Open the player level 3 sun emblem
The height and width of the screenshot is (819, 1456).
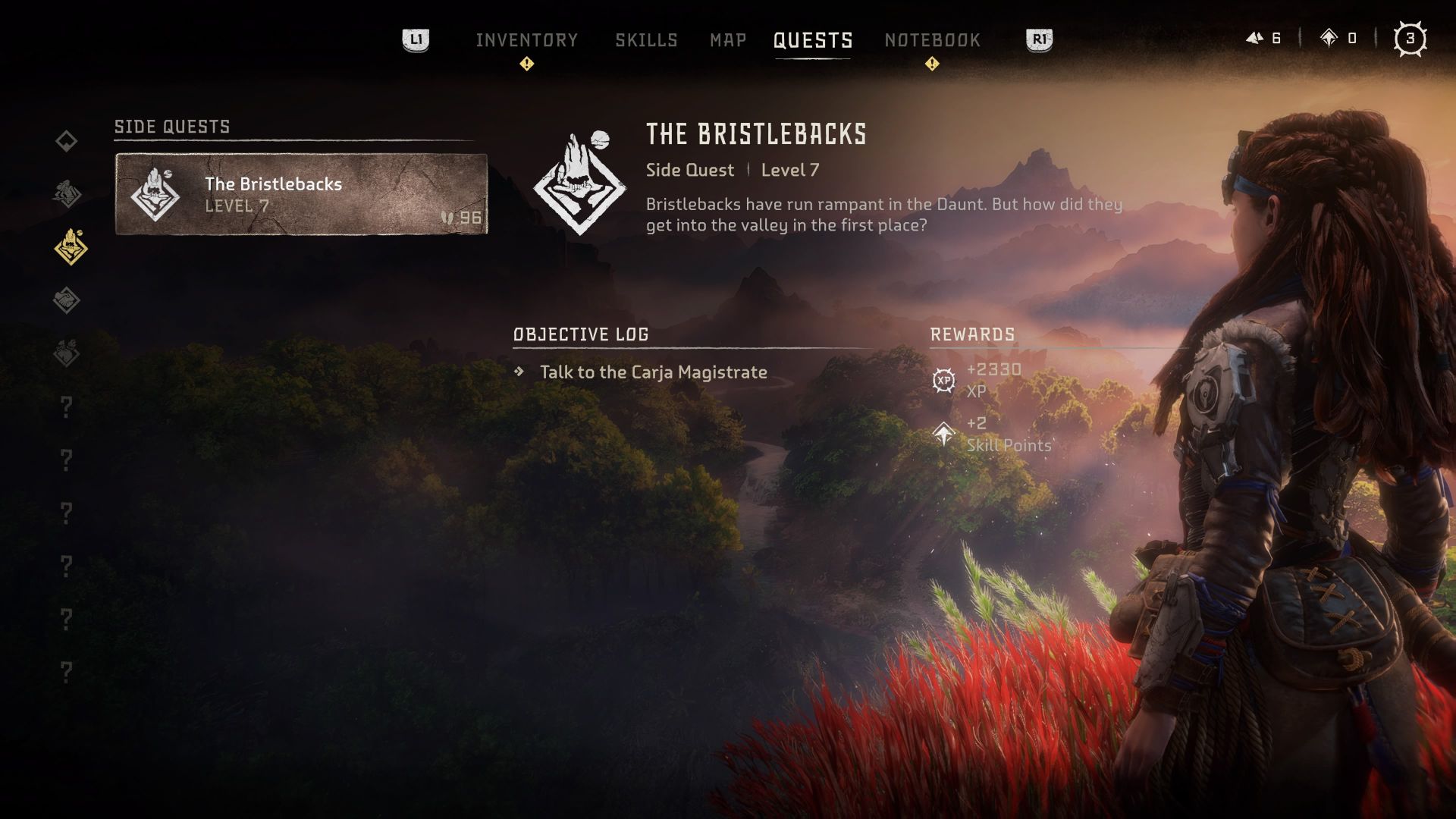pyautogui.click(x=1412, y=36)
